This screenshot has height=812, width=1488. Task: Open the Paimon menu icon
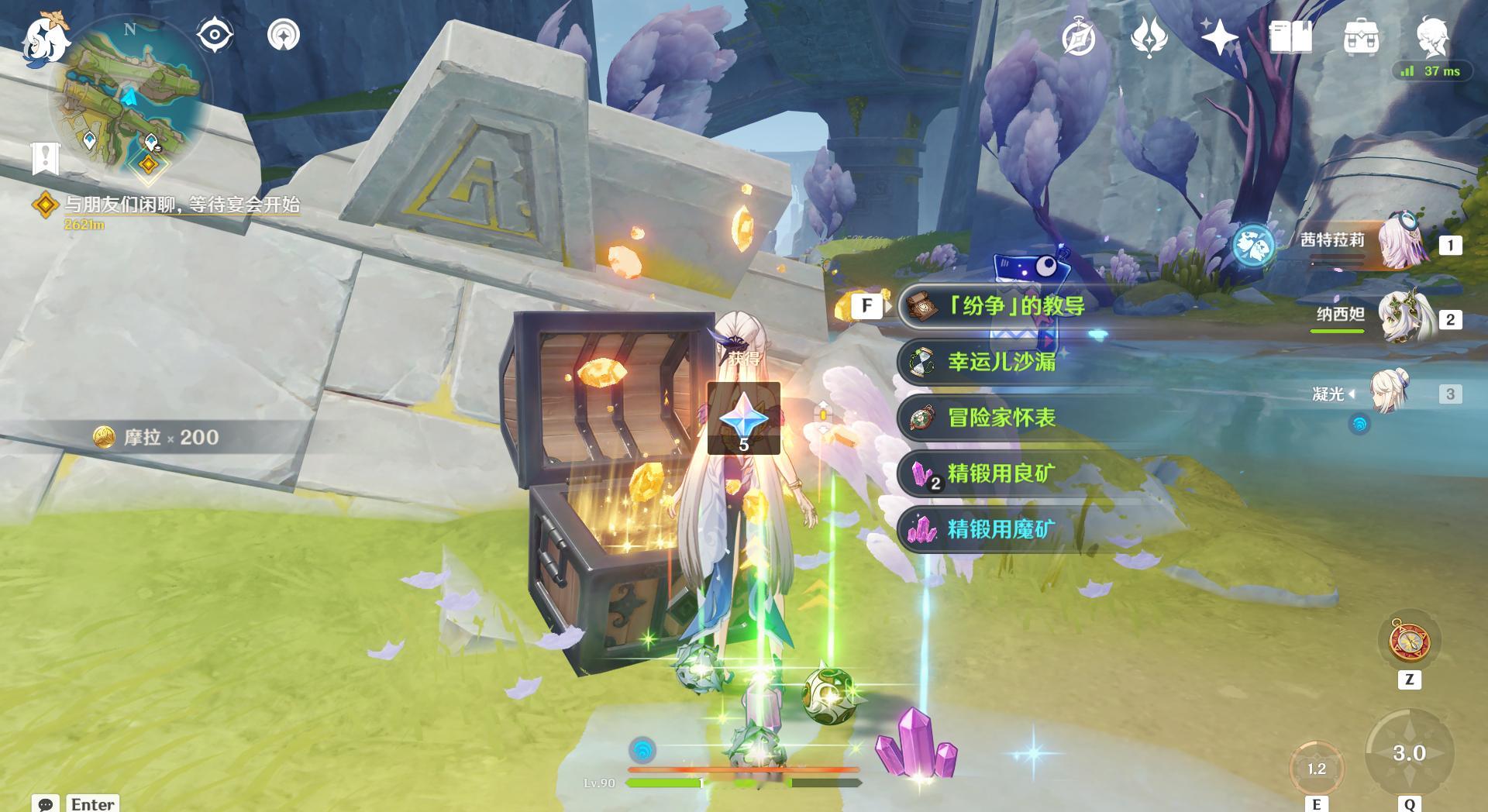pyautogui.click(x=44, y=37)
